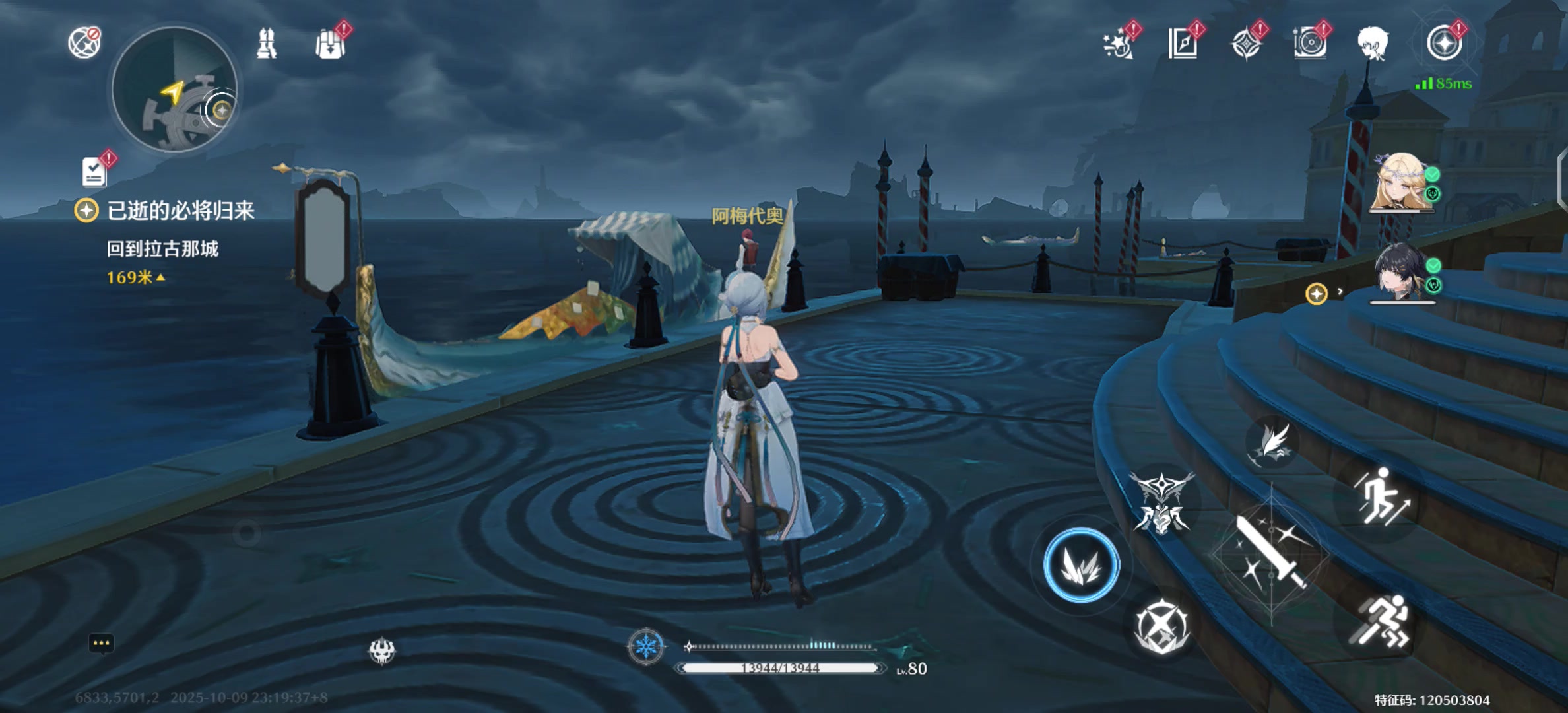
Task: Open the character portrait menu icon
Action: pyautogui.click(x=1373, y=44)
